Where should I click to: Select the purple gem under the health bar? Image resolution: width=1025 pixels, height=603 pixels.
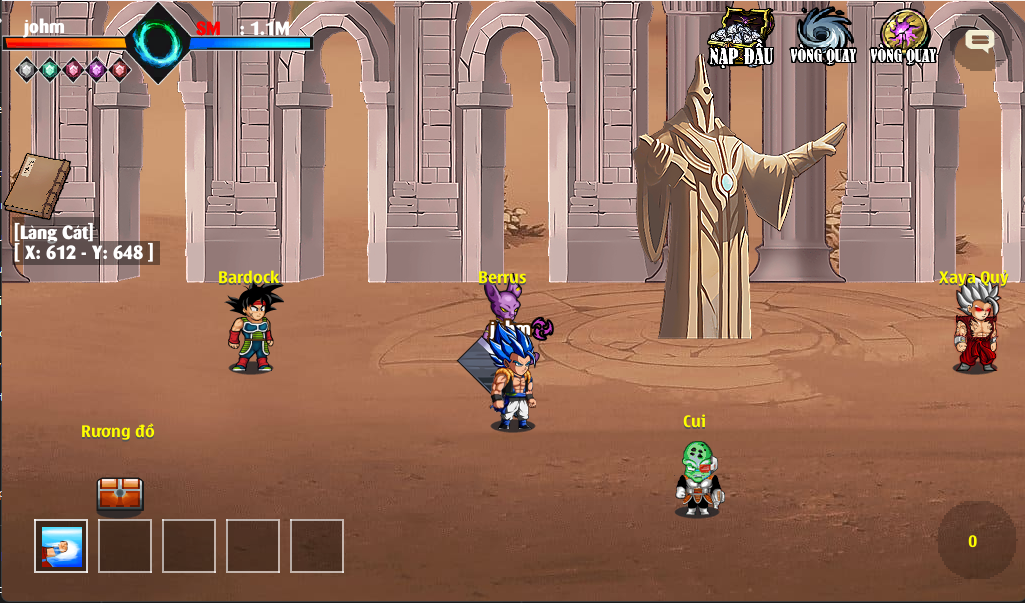click(x=96, y=69)
